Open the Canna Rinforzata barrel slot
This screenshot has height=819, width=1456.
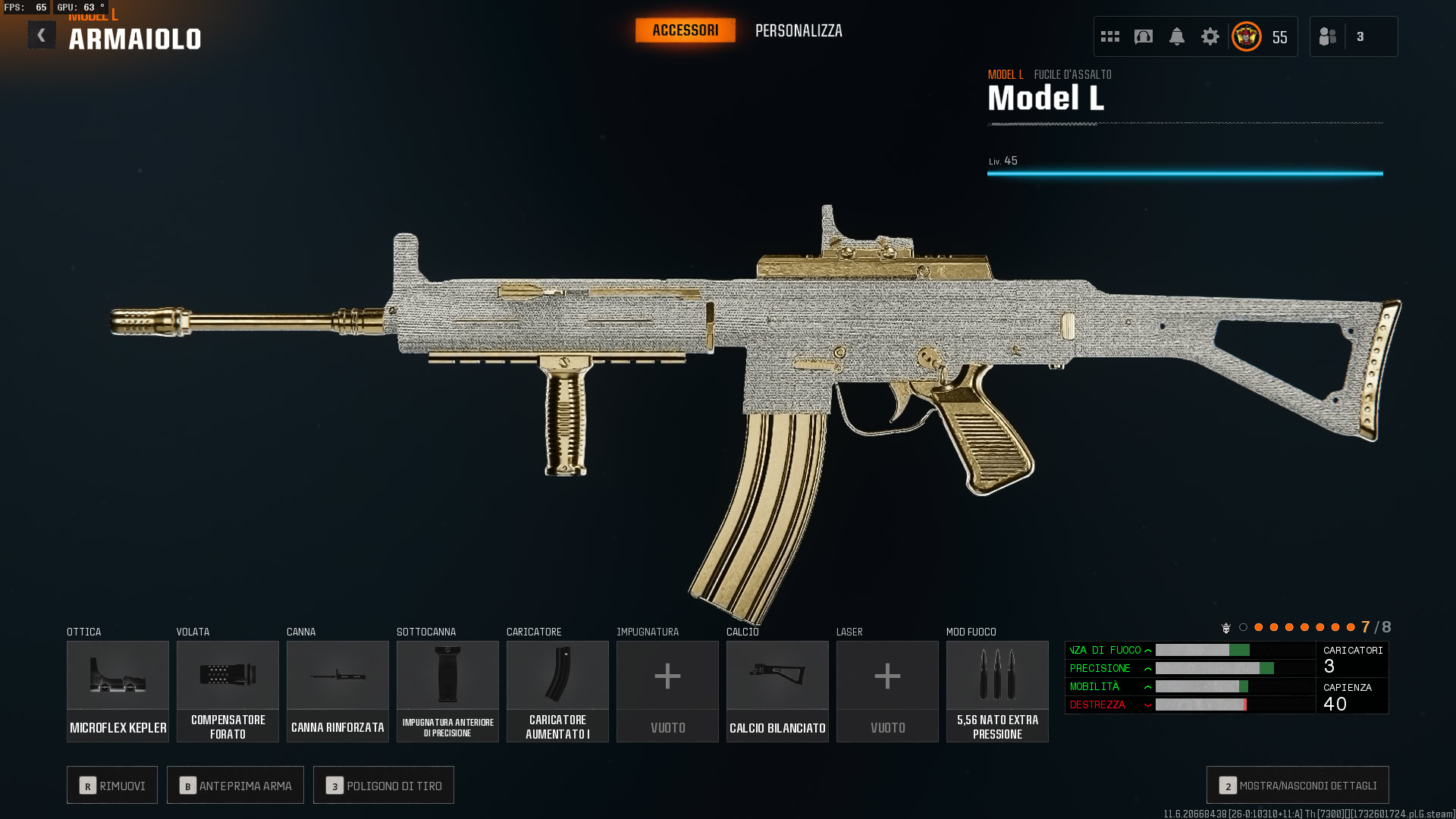point(337,691)
